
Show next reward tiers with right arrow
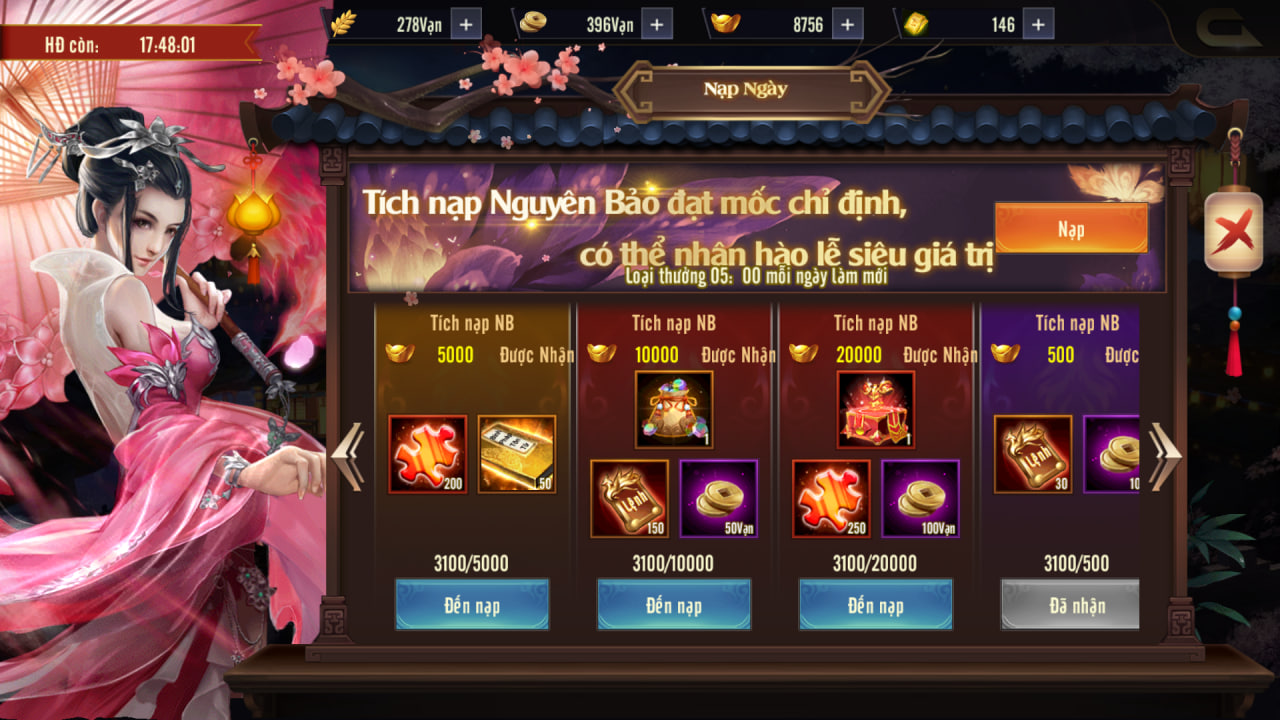click(x=1164, y=456)
